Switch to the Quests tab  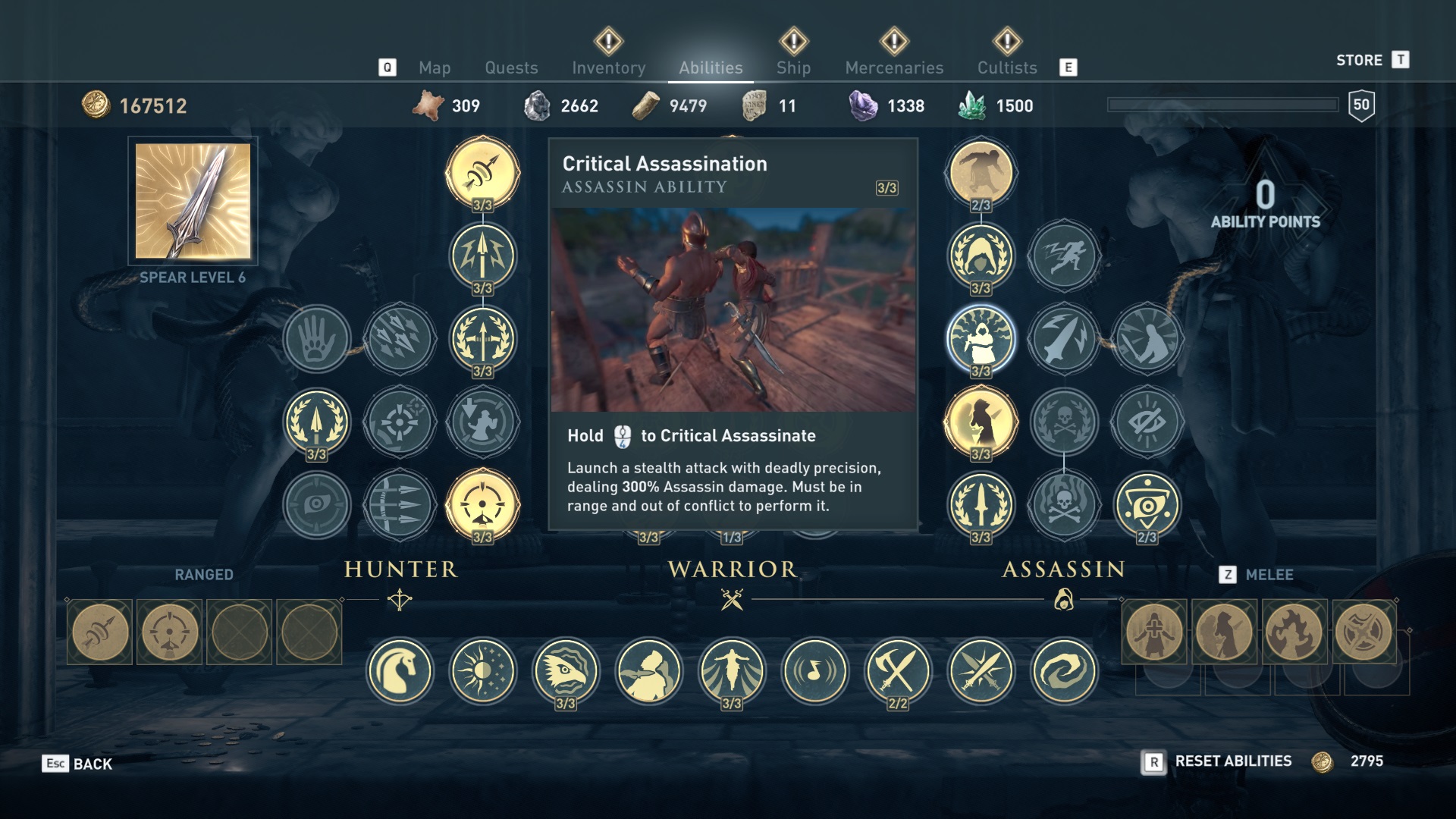pos(511,67)
